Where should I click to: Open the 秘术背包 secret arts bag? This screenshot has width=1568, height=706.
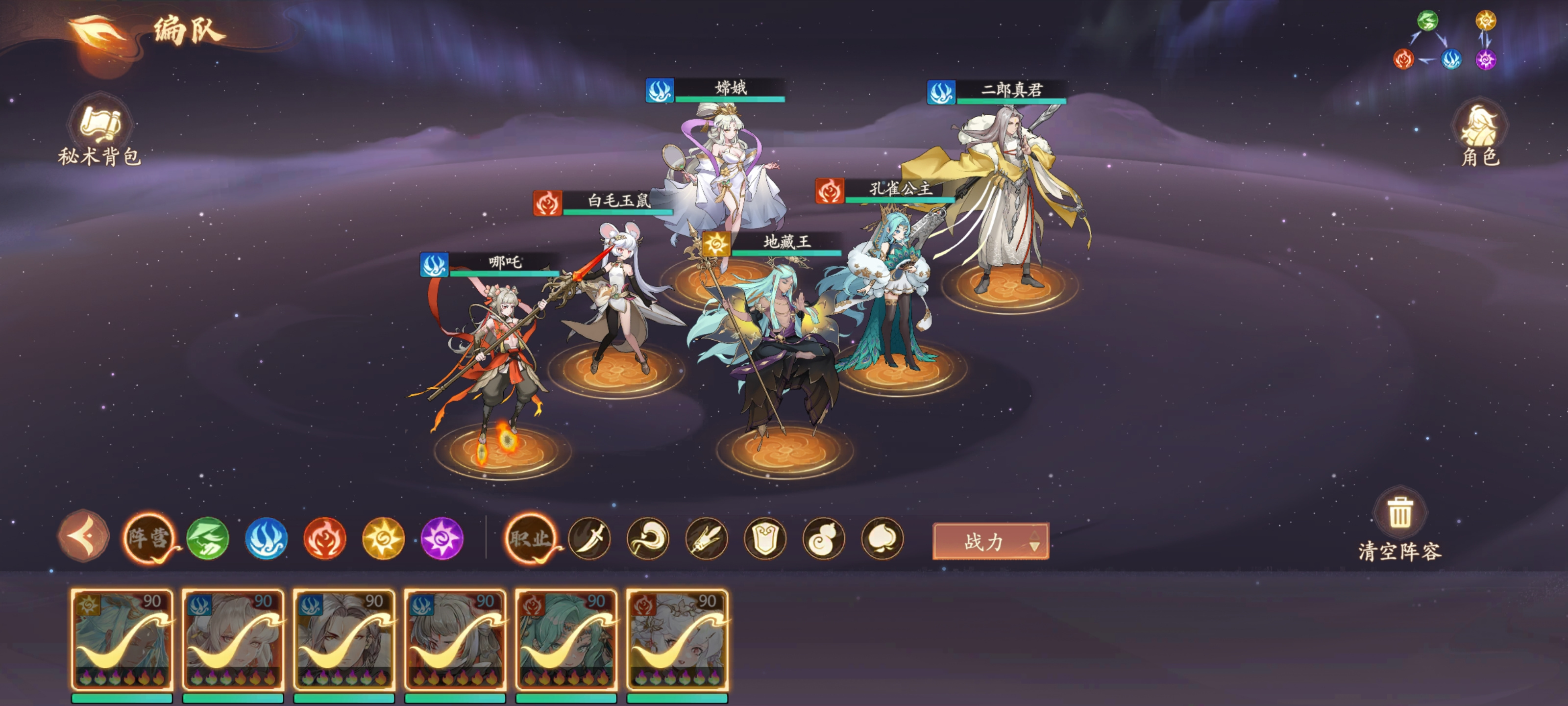[x=100, y=131]
